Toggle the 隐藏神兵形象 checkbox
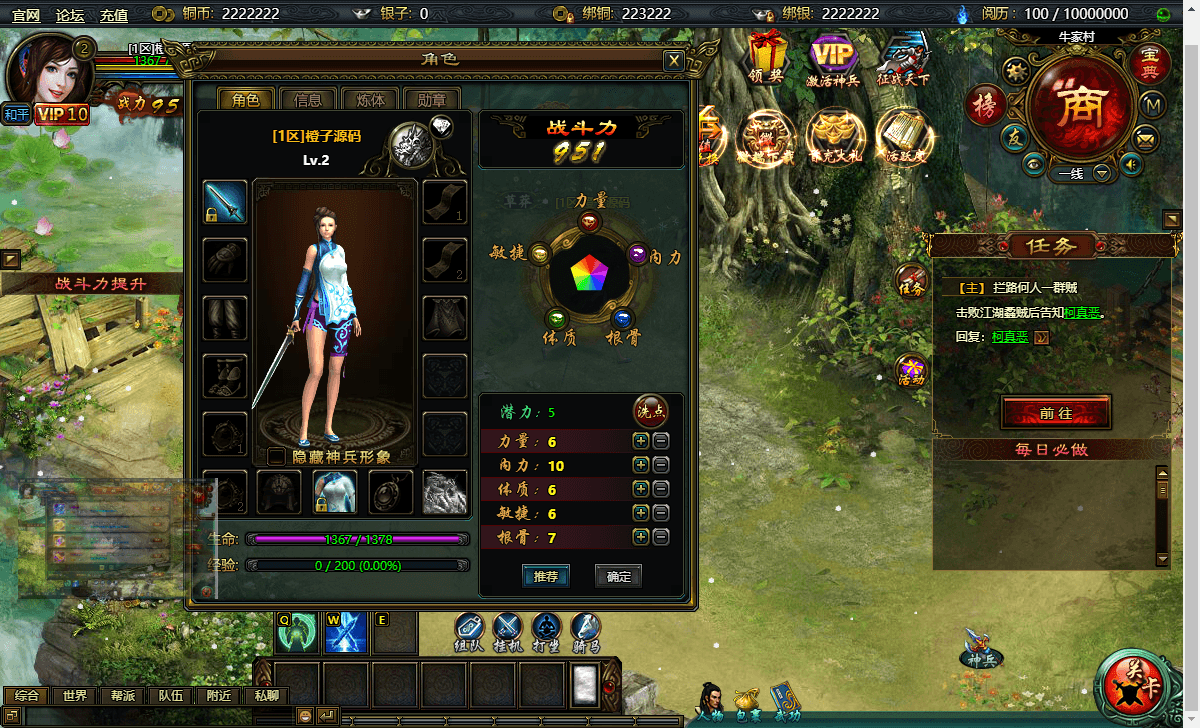 277,456
